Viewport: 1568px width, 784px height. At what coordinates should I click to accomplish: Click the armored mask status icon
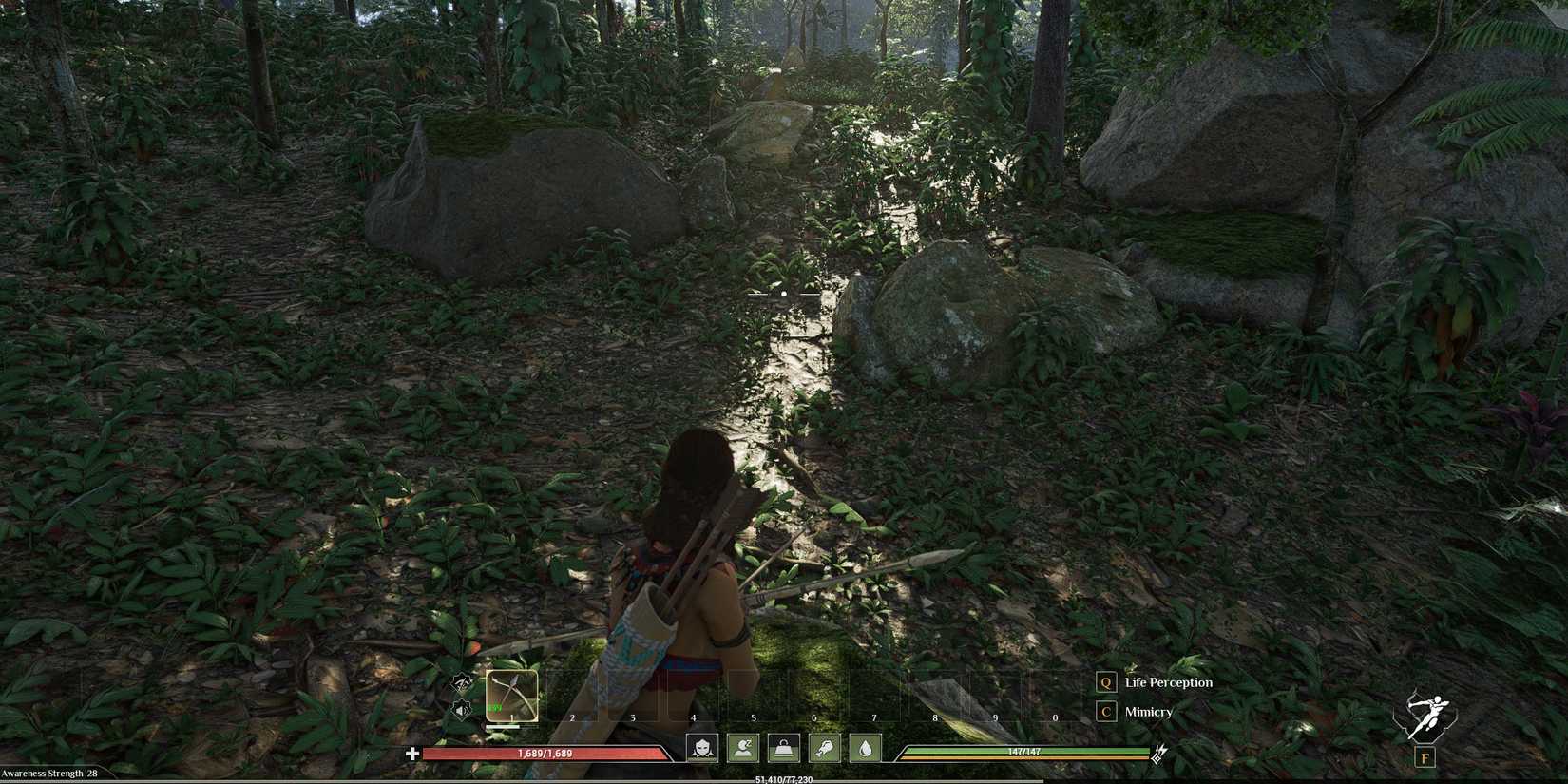[704, 750]
